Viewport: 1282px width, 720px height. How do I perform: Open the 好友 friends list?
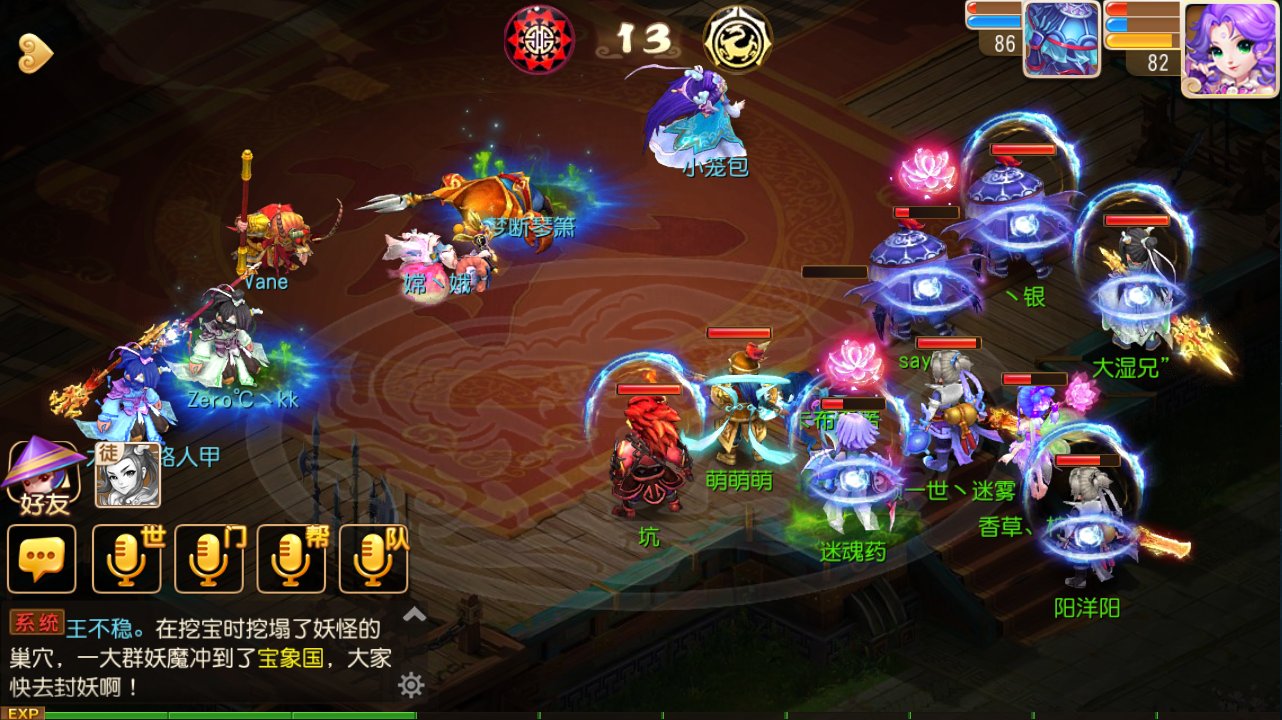click(43, 475)
